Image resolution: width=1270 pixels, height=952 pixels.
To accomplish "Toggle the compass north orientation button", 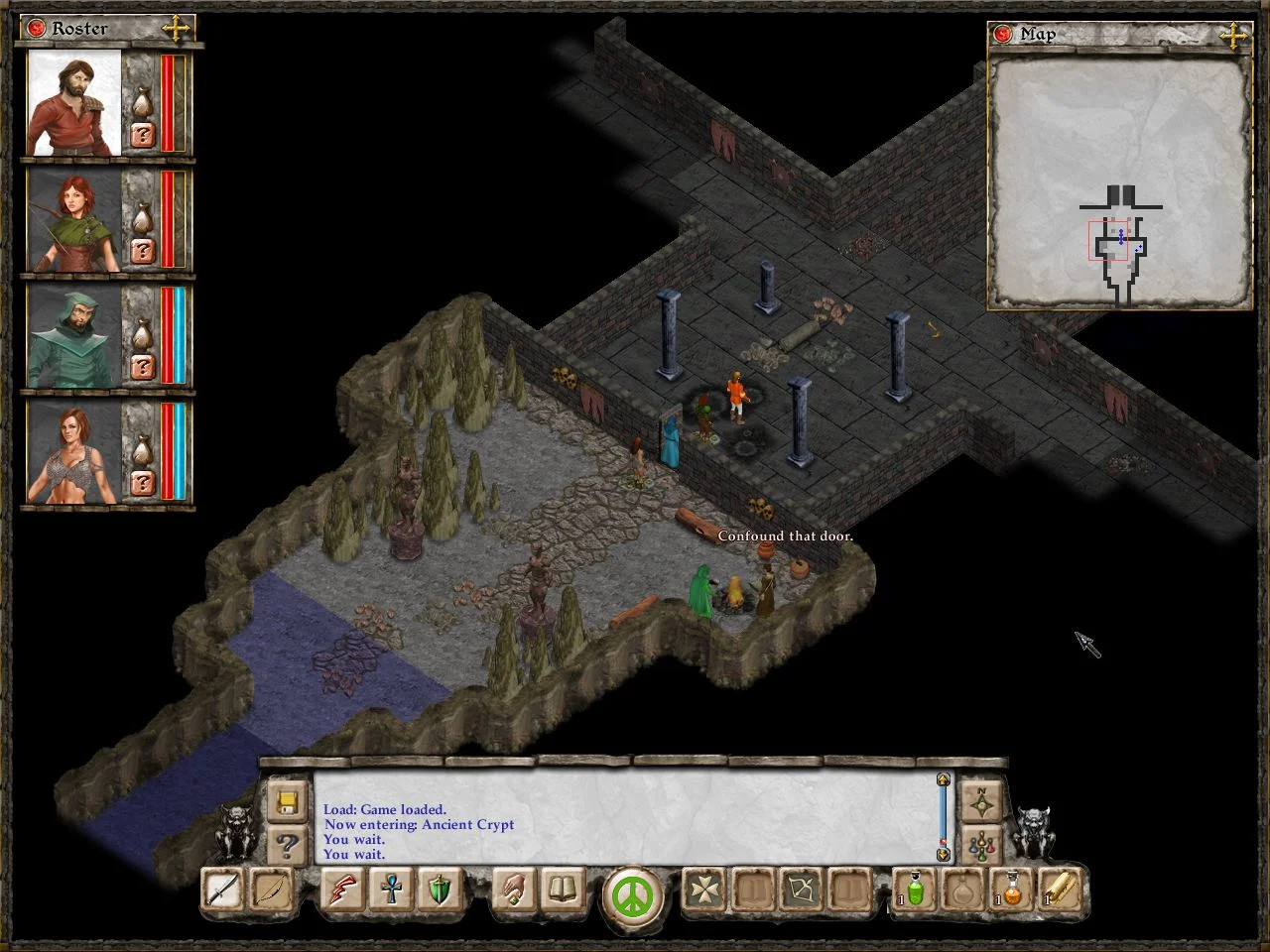I will (980, 799).
